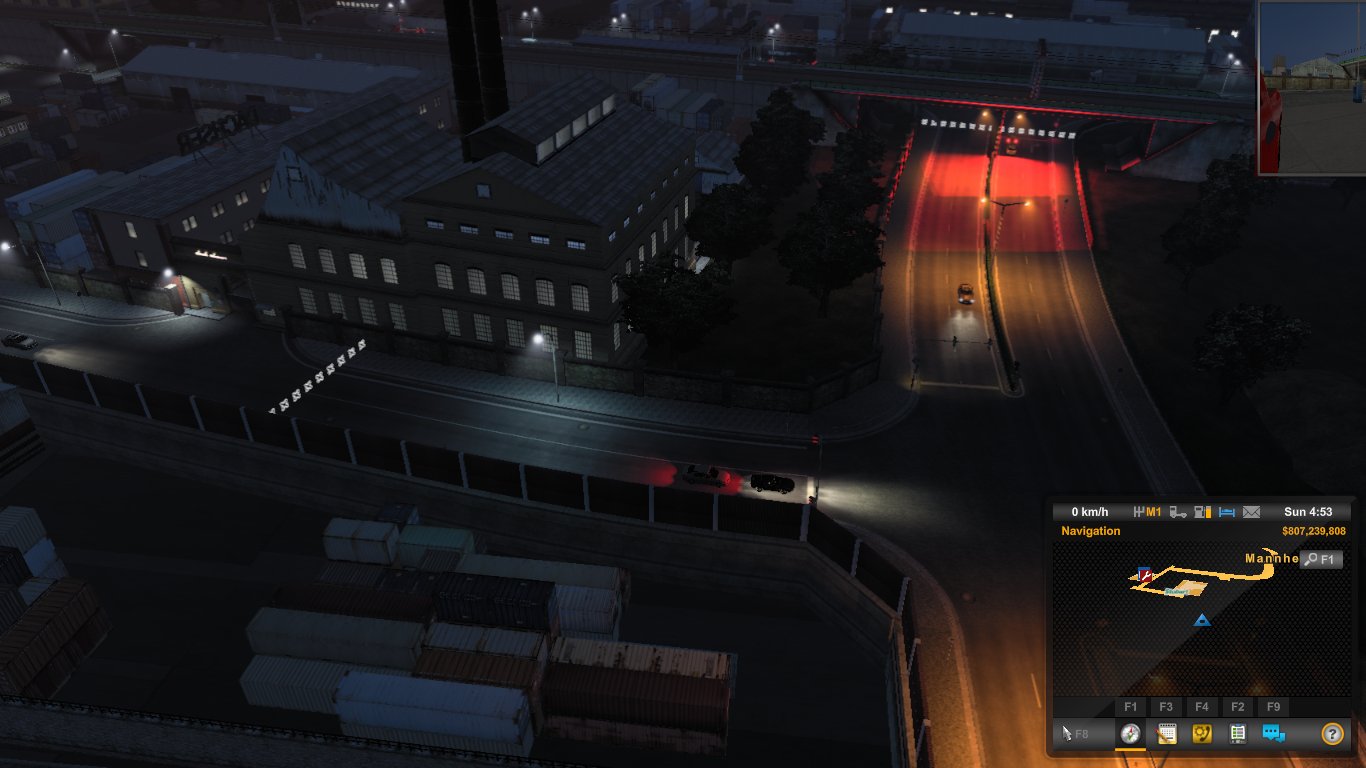Click the blue player arrow on the minimap
This screenshot has height=768, width=1366.
click(1202, 621)
